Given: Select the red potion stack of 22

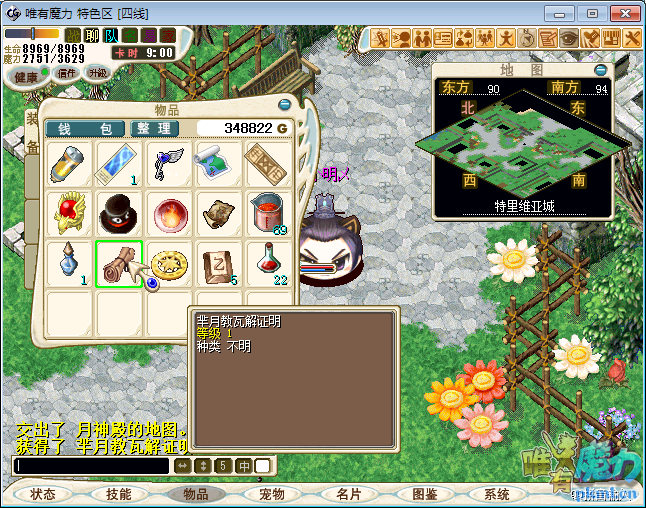Looking at the screenshot, I should pos(268,262).
